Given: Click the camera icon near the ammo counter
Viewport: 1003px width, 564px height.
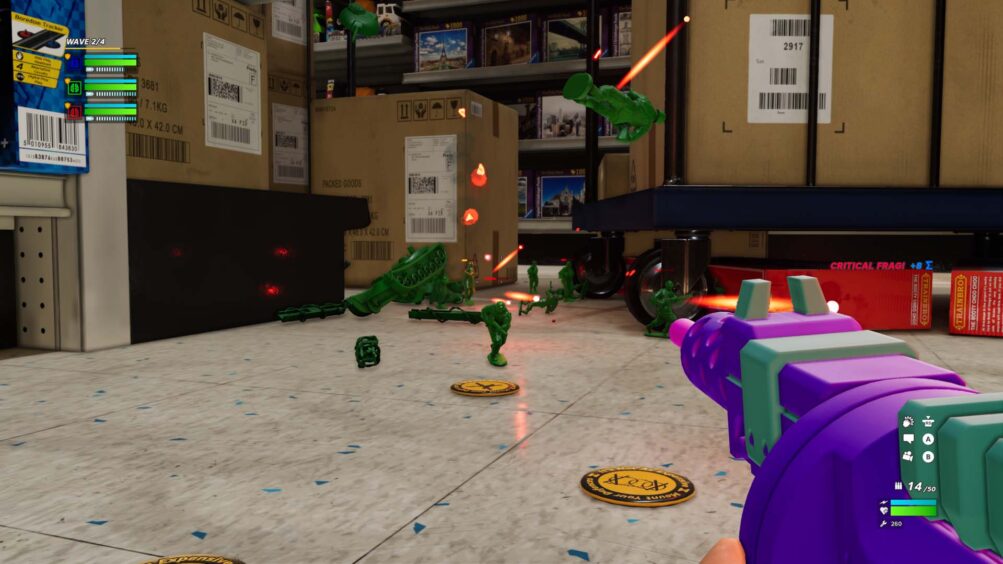Looking at the screenshot, I should click(908, 456).
